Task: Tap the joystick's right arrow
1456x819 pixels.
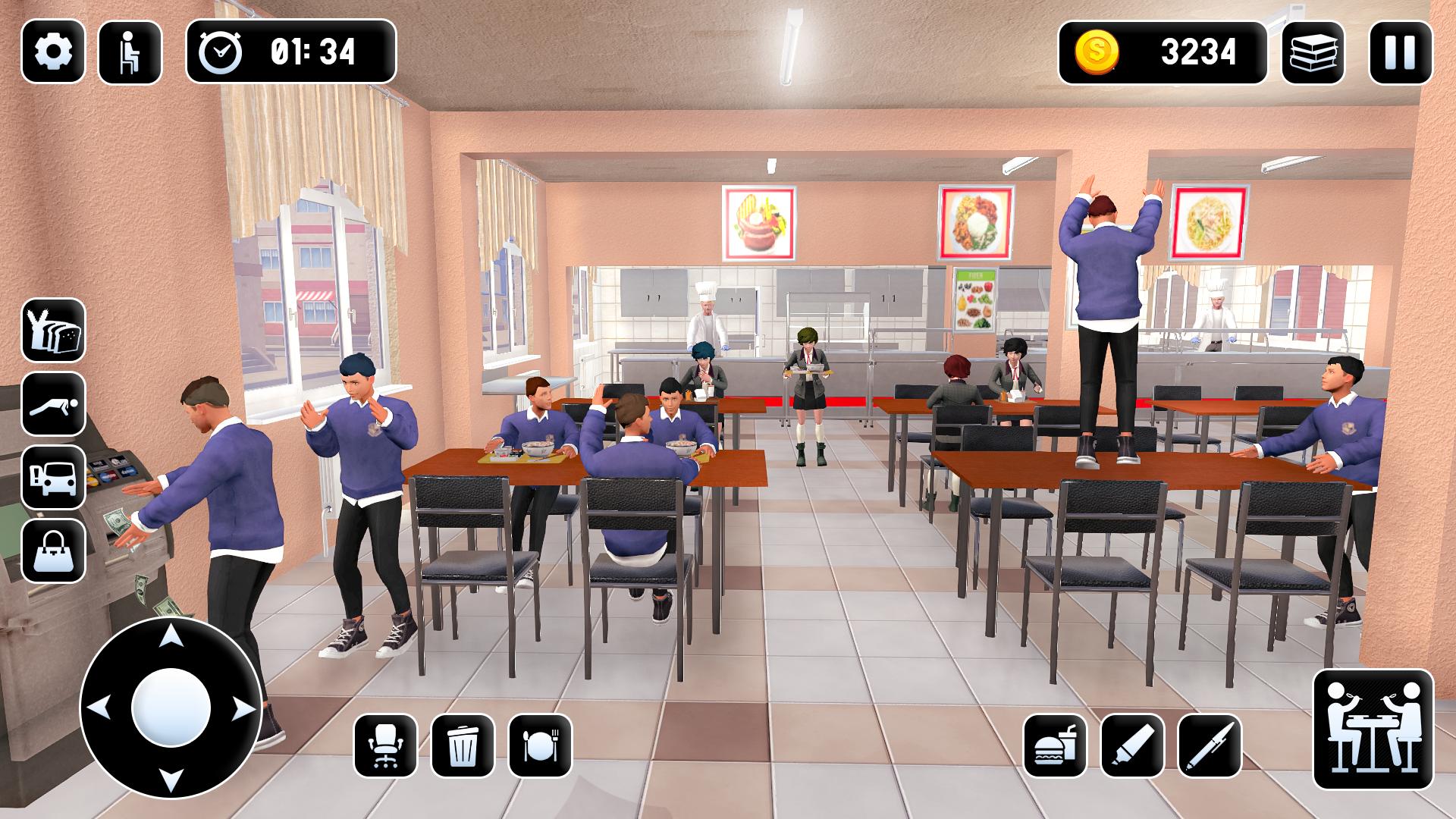Action: (x=243, y=709)
